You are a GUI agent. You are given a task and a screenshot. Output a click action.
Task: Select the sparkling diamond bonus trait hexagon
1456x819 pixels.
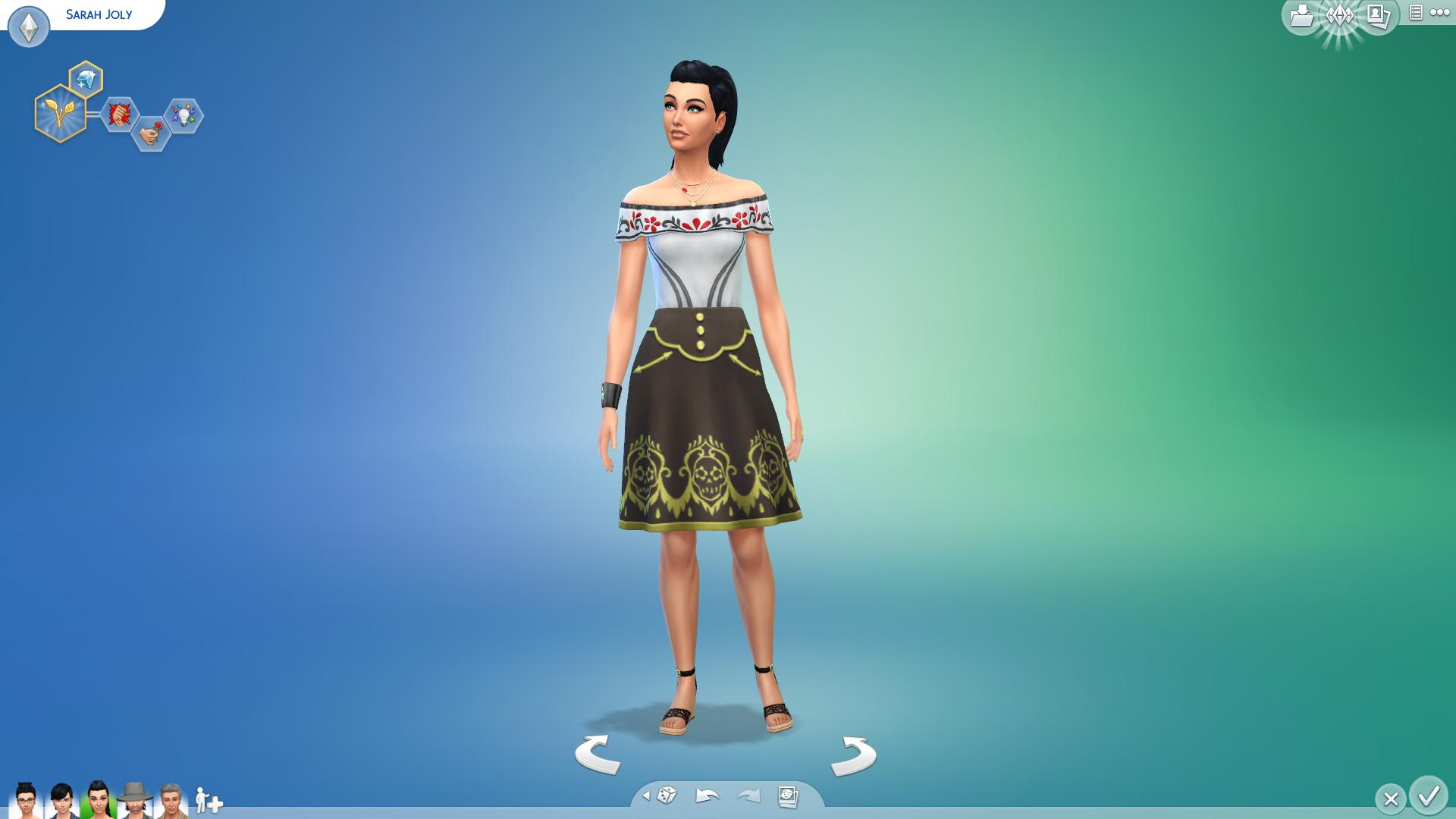pos(86,79)
